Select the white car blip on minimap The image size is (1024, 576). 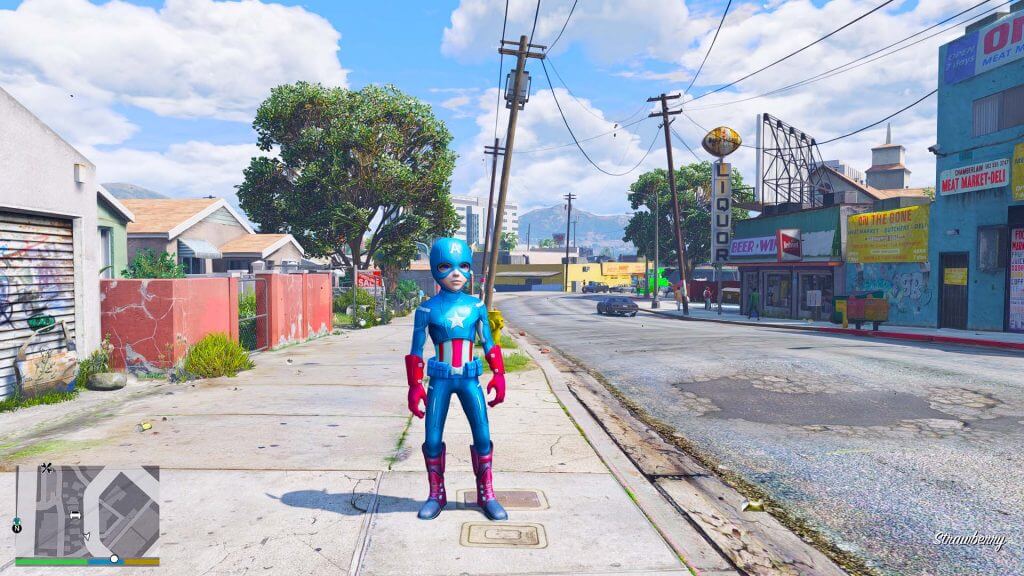[75, 515]
